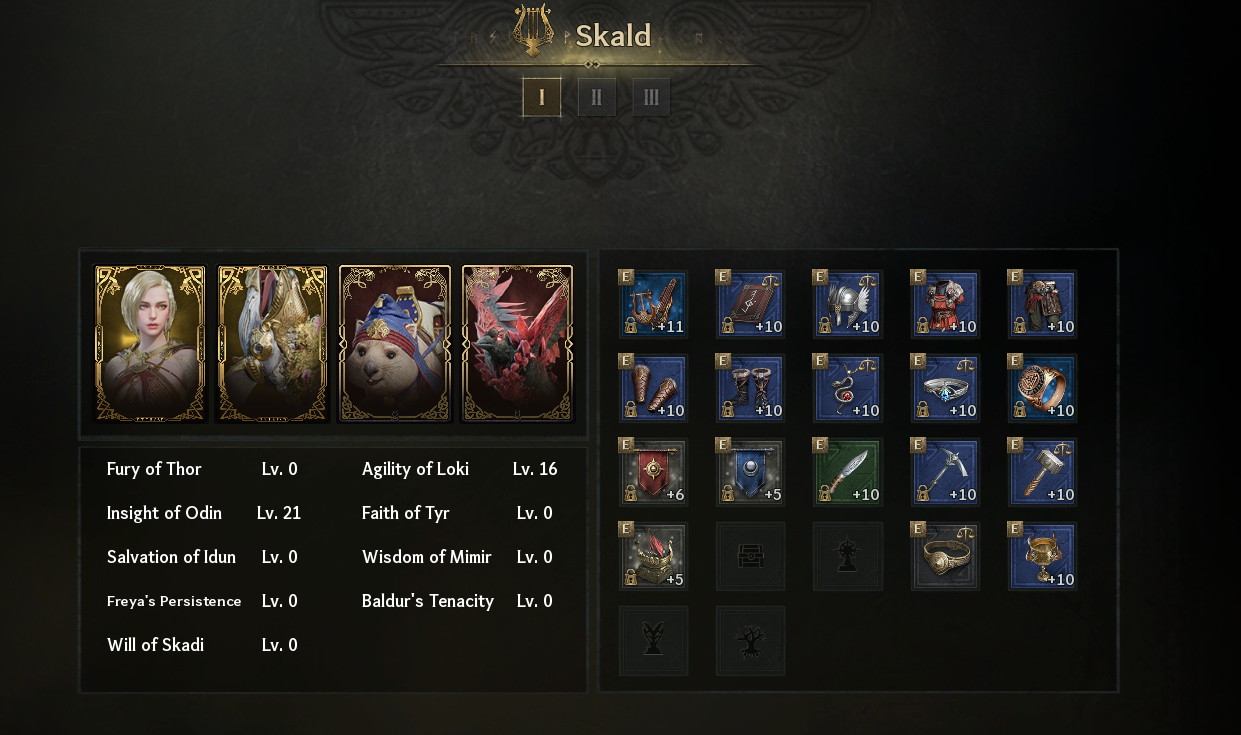Choose the hamster in blue hat card
Image resolution: width=1241 pixels, height=735 pixels.
(395, 344)
